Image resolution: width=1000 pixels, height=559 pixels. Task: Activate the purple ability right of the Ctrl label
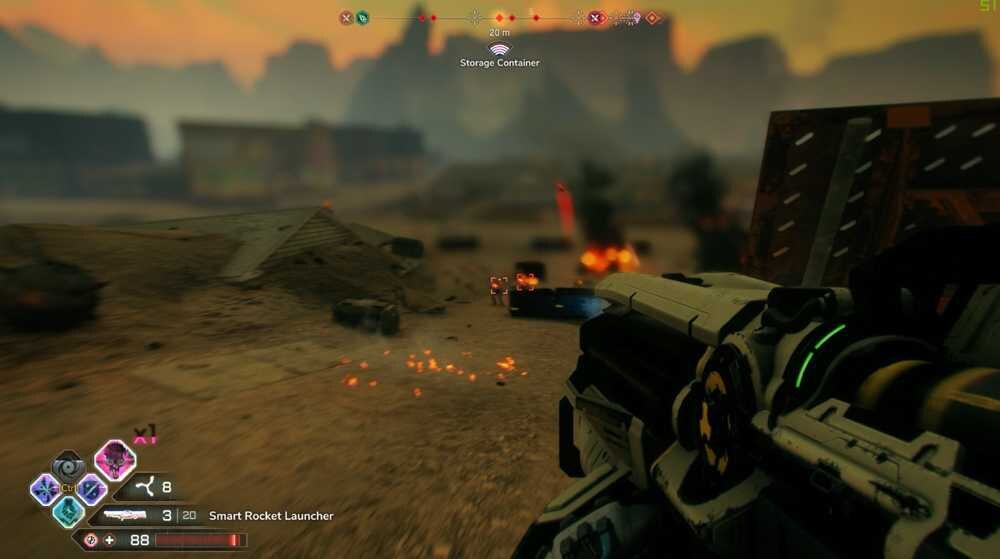click(x=91, y=489)
